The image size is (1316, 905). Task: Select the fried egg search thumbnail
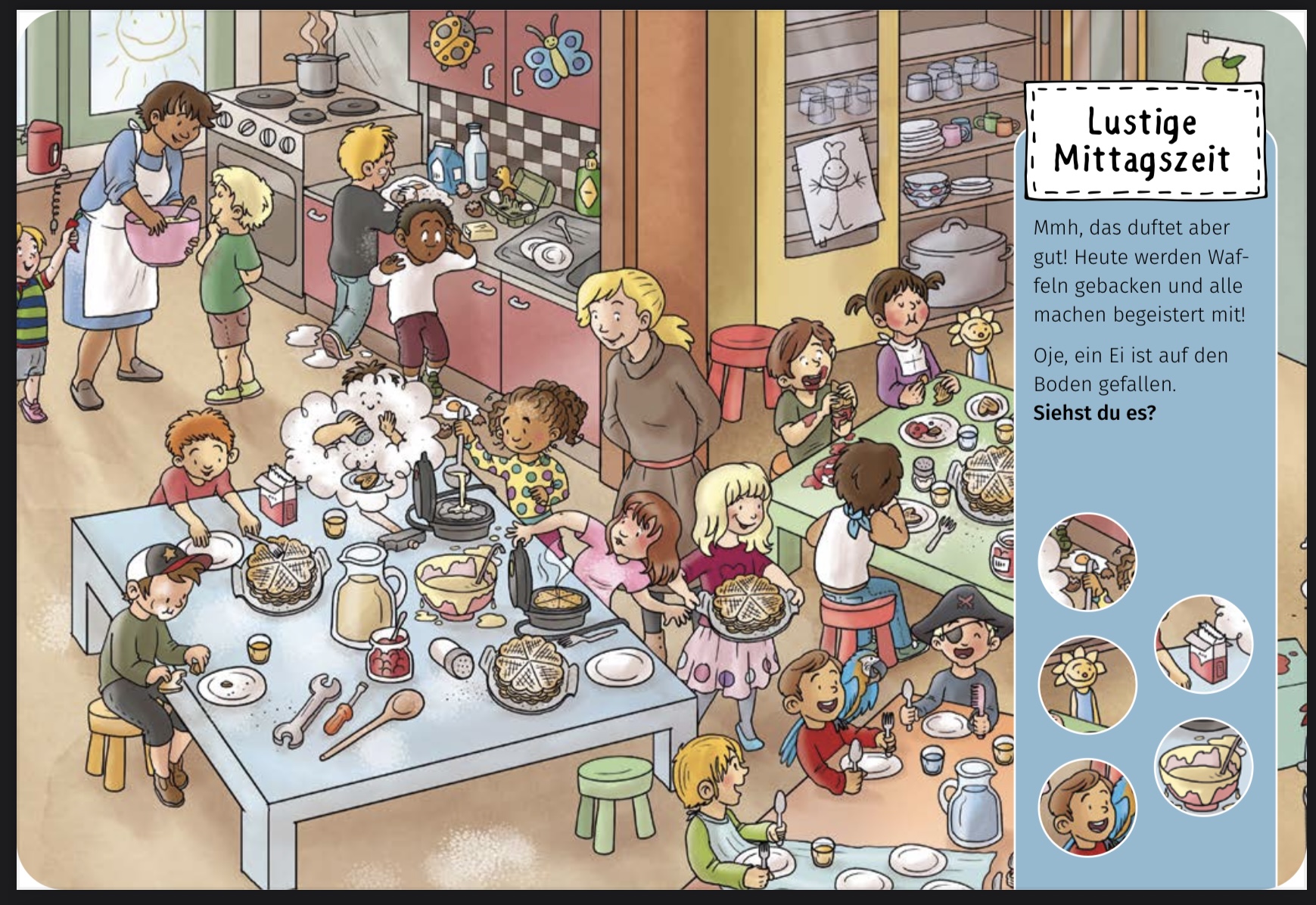point(1087,561)
